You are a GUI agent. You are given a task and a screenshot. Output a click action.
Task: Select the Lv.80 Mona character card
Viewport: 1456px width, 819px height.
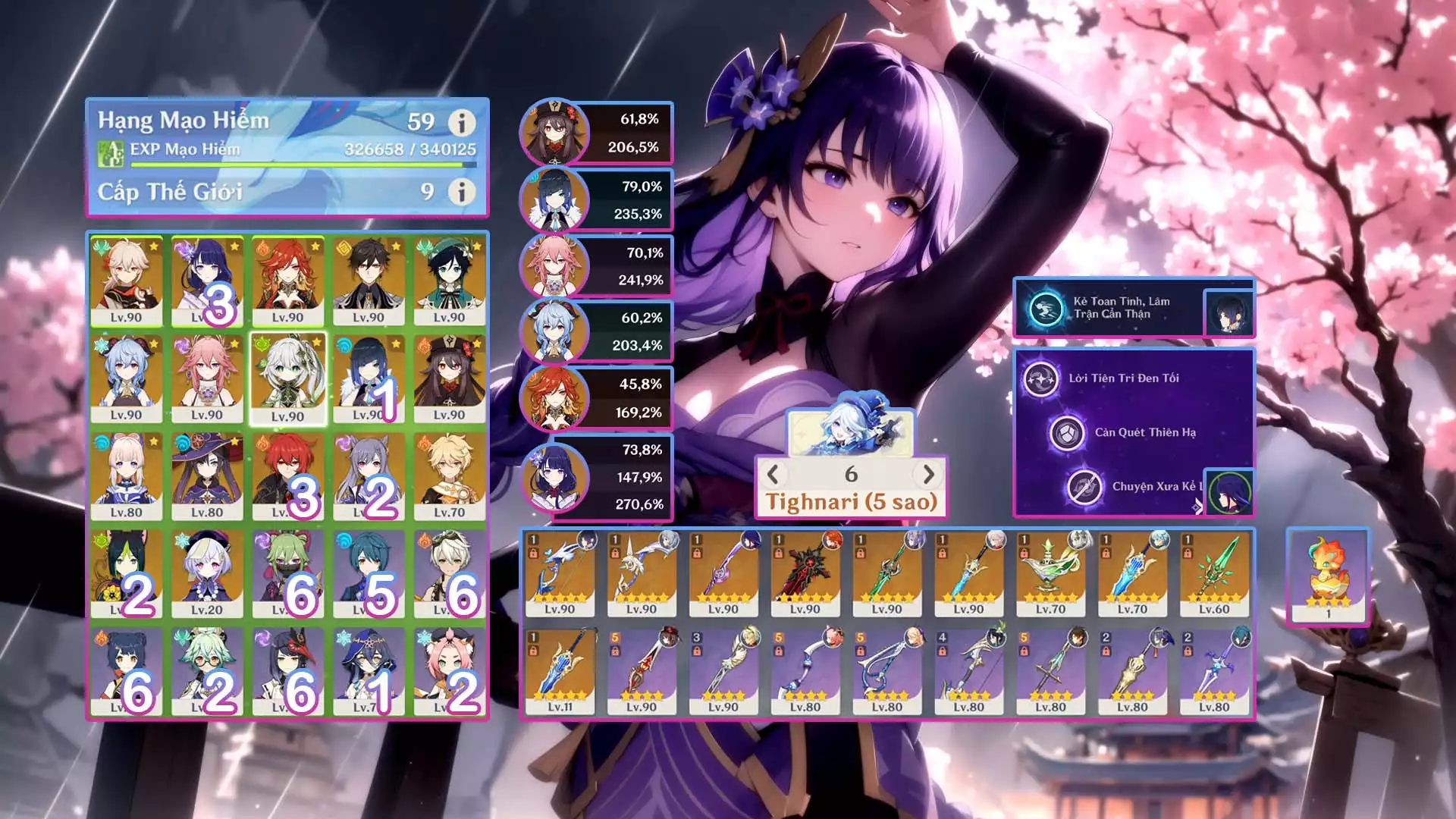click(x=207, y=476)
